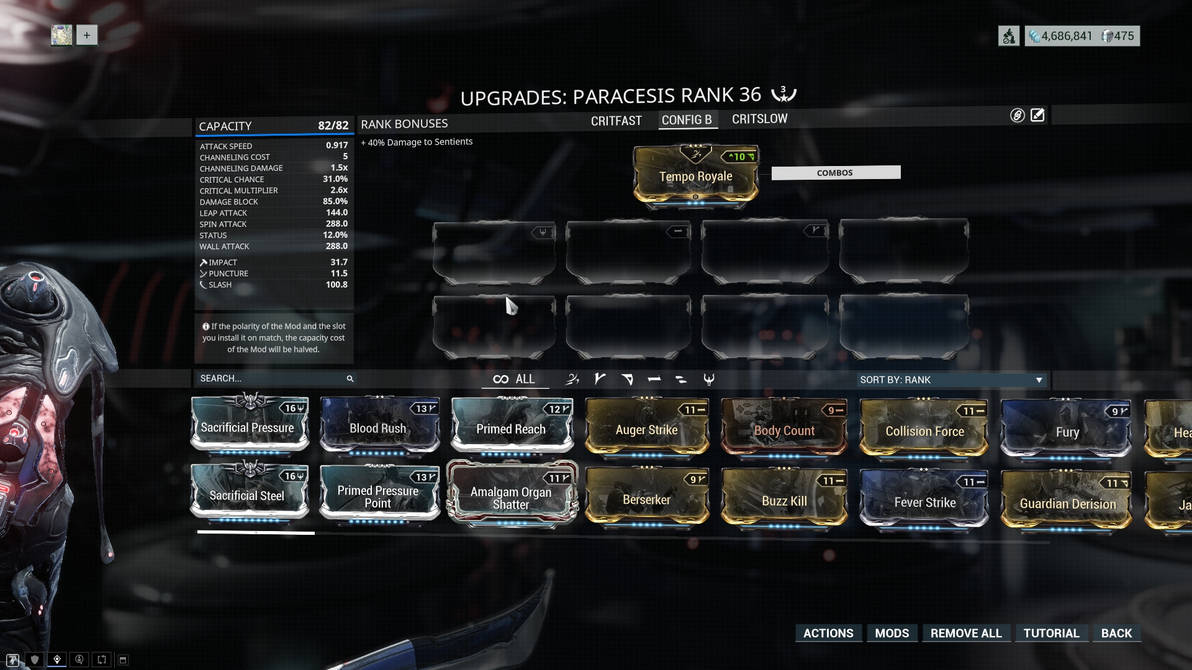
Task: Open the ACTIONS menu
Action: 828,633
